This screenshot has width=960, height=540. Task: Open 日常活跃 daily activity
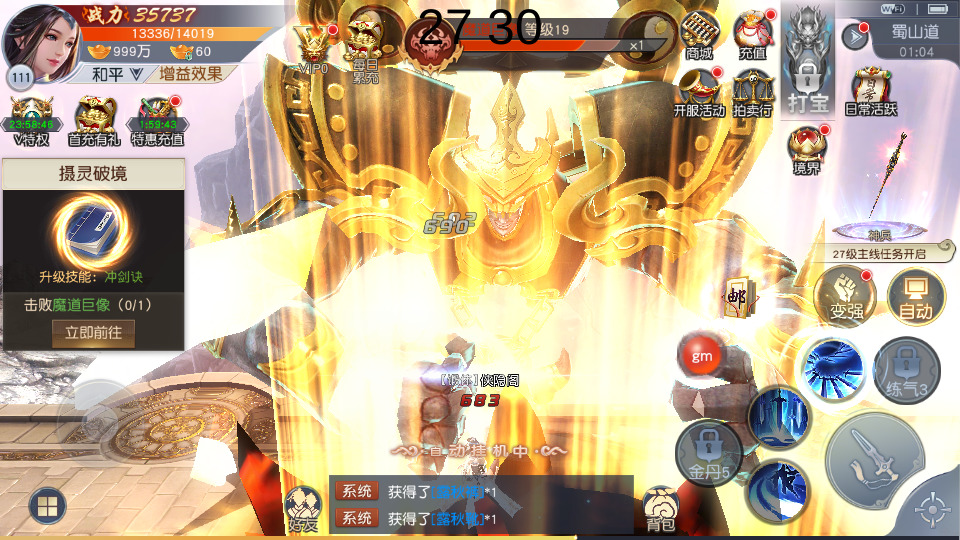(870, 92)
